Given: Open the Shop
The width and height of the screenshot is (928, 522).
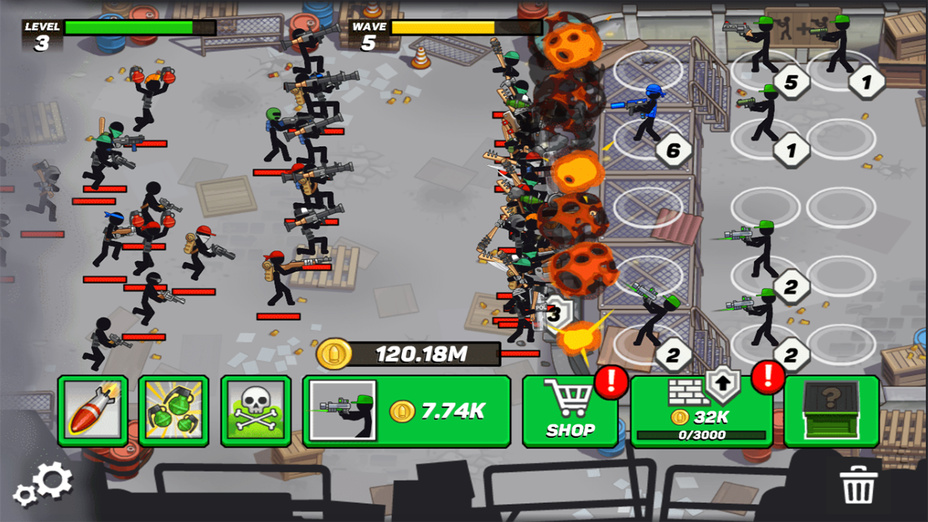Looking at the screenshot, I should click(x=570, y=410).
